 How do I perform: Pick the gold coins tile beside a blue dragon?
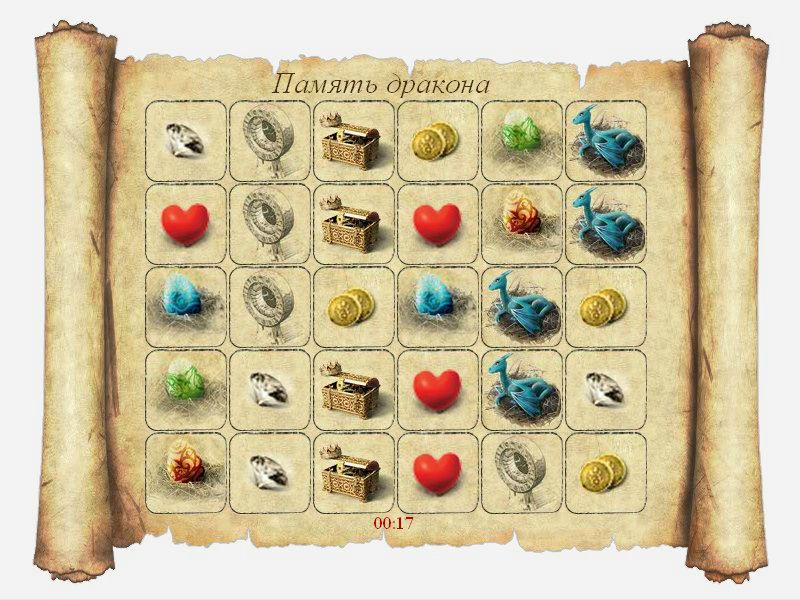tap(604, 306)
